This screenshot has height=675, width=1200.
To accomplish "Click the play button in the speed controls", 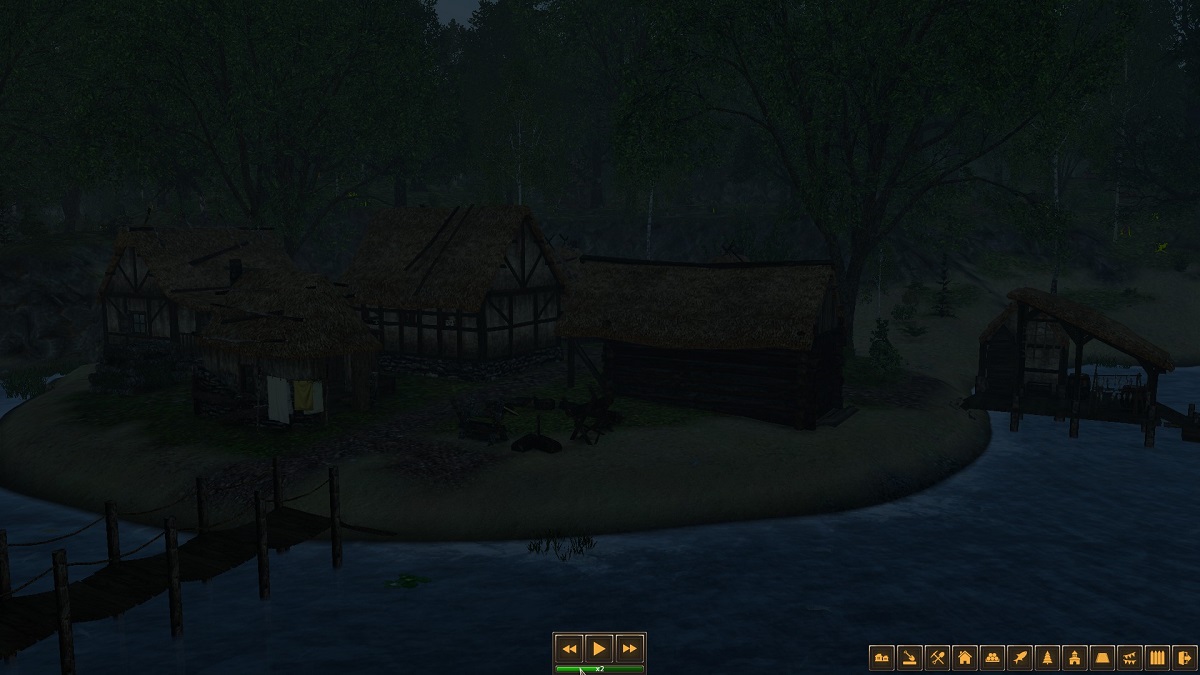I will pos(599,648).
